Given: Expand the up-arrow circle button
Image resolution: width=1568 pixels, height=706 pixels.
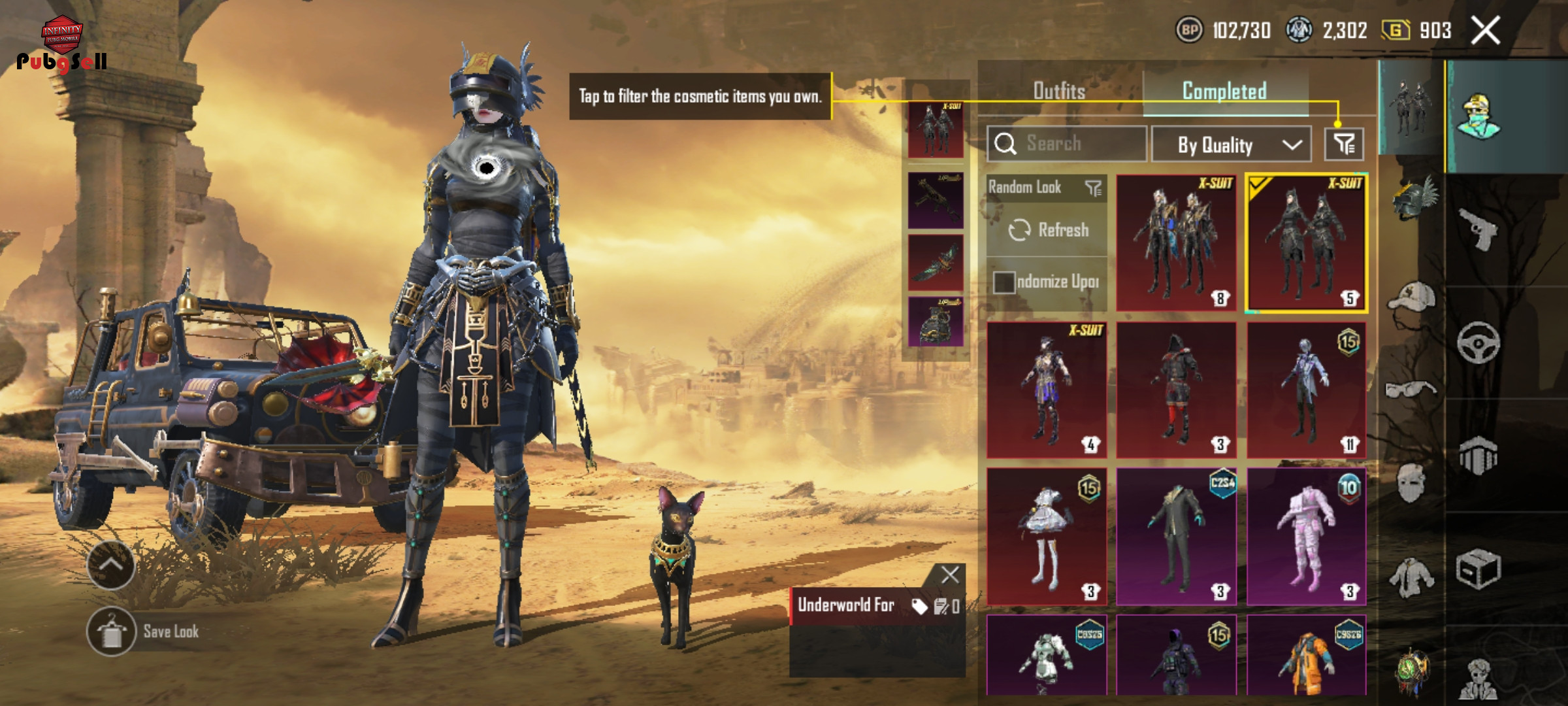Looking at the screenshot, I should pos(110,565).
